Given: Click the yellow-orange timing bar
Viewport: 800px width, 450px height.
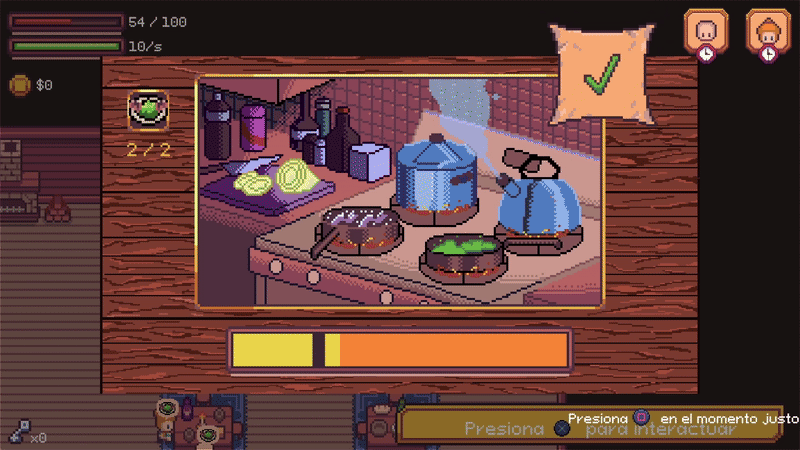Looking at the screenshot, I should coord(400,350).
